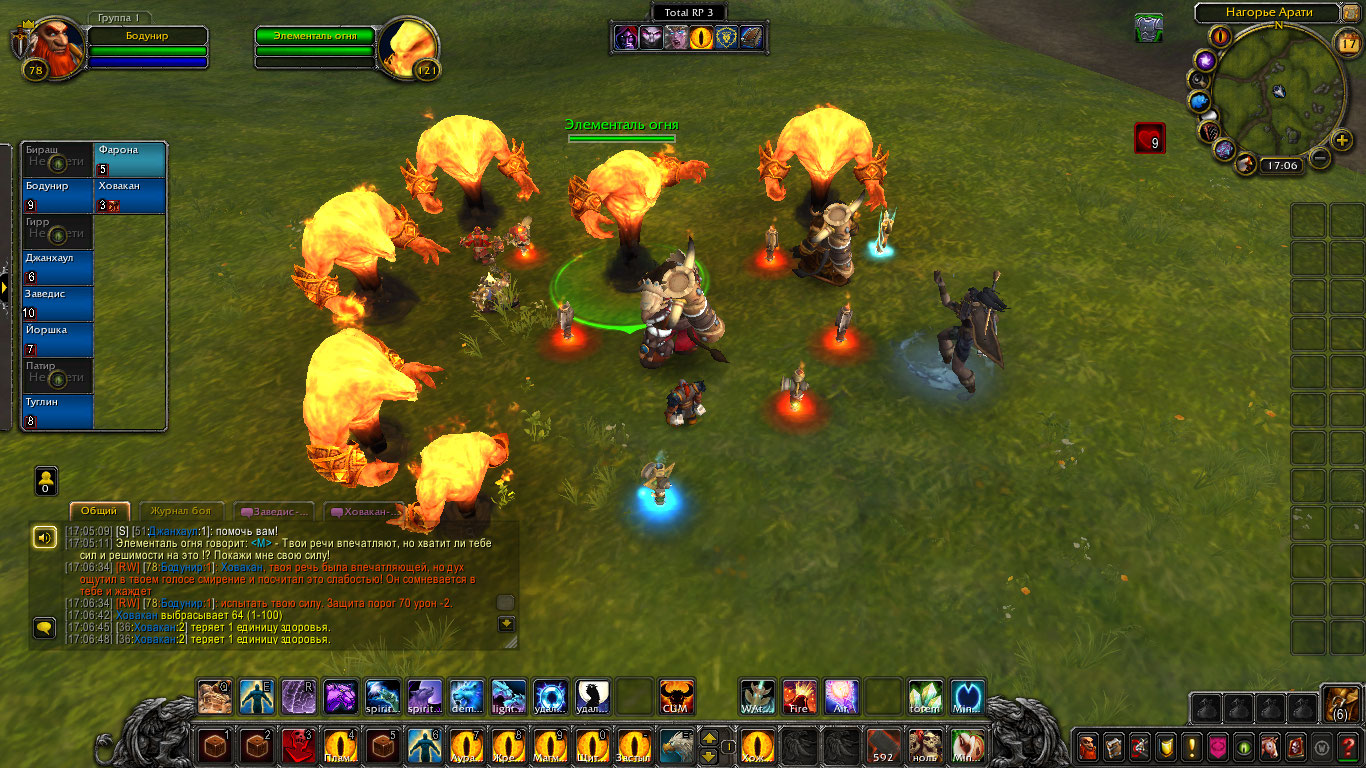Screen dimensions: 1366x768
Task: Zoom out the minimap with the minus button
Action: click(1320, 158)
